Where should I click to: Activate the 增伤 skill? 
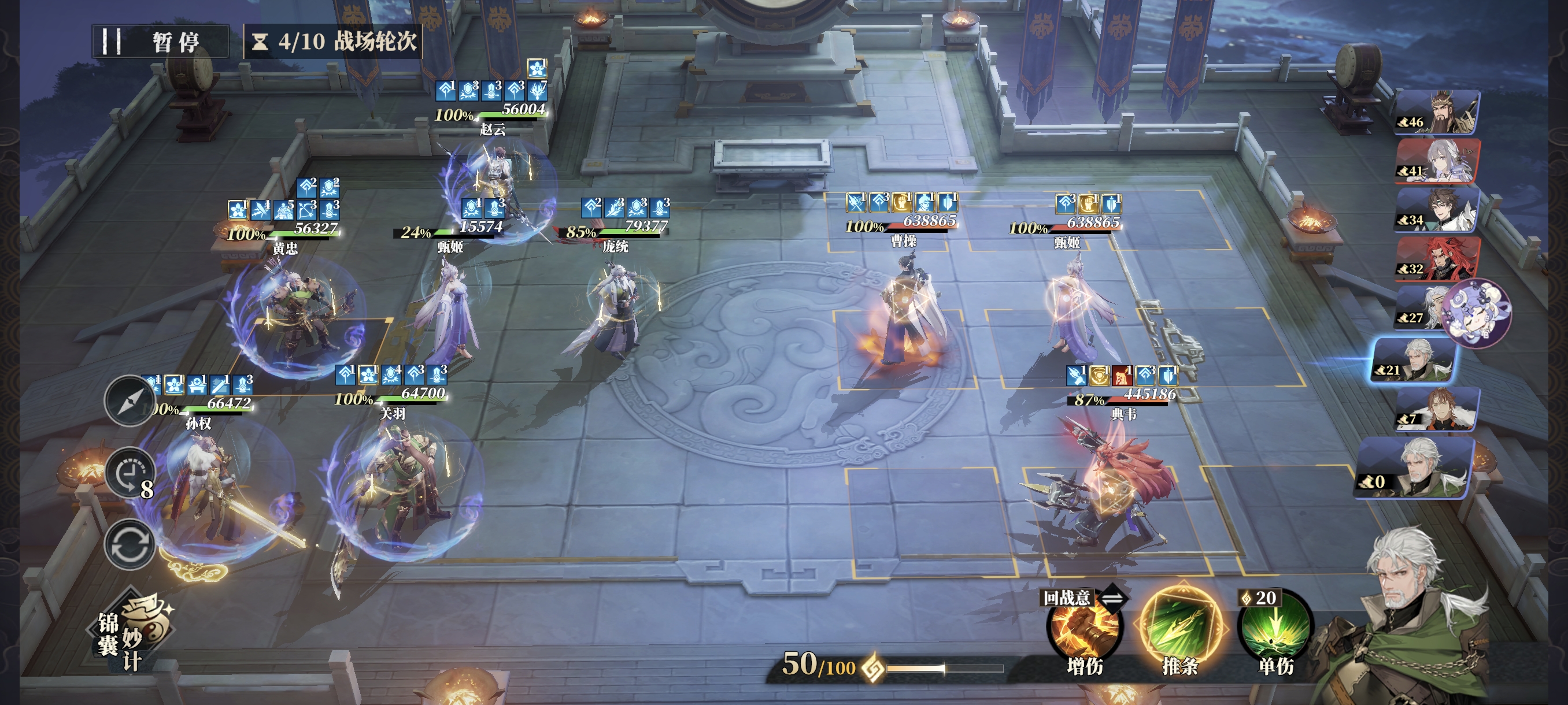[x=1083, y=630]
